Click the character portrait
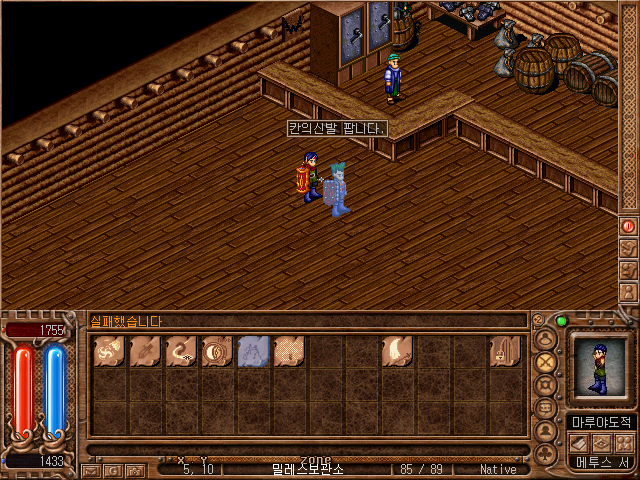The image size is (640, 480). click(601, 369)
